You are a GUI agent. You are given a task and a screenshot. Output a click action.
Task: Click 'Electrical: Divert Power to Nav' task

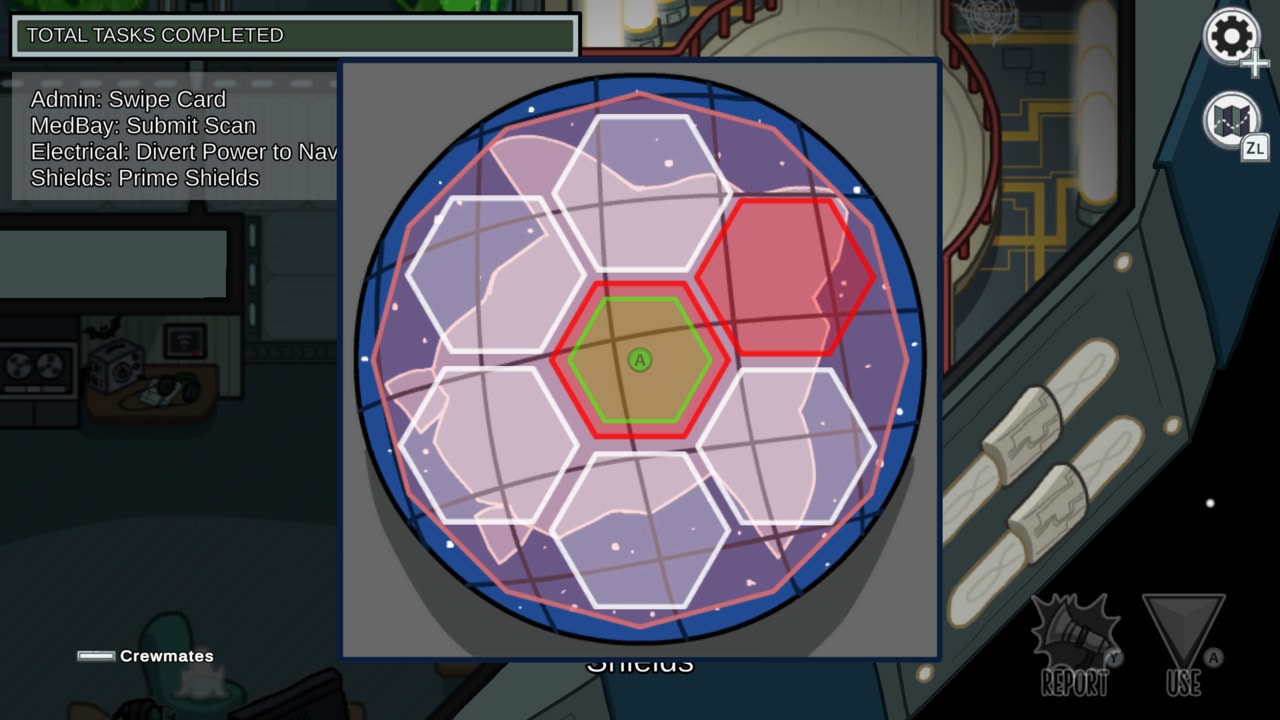pyautogui.click(x=172, y=153)
